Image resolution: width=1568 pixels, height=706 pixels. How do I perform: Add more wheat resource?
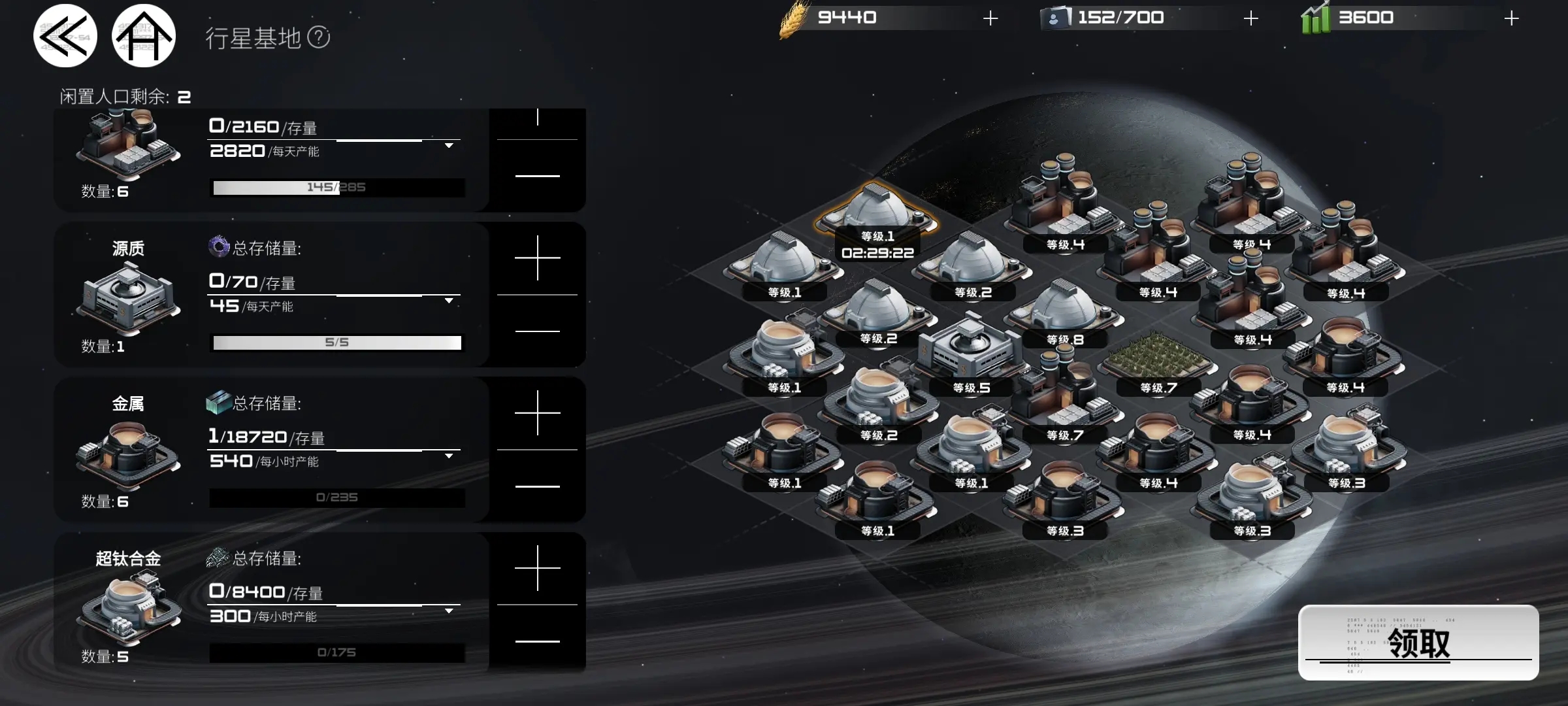point(990,18)
